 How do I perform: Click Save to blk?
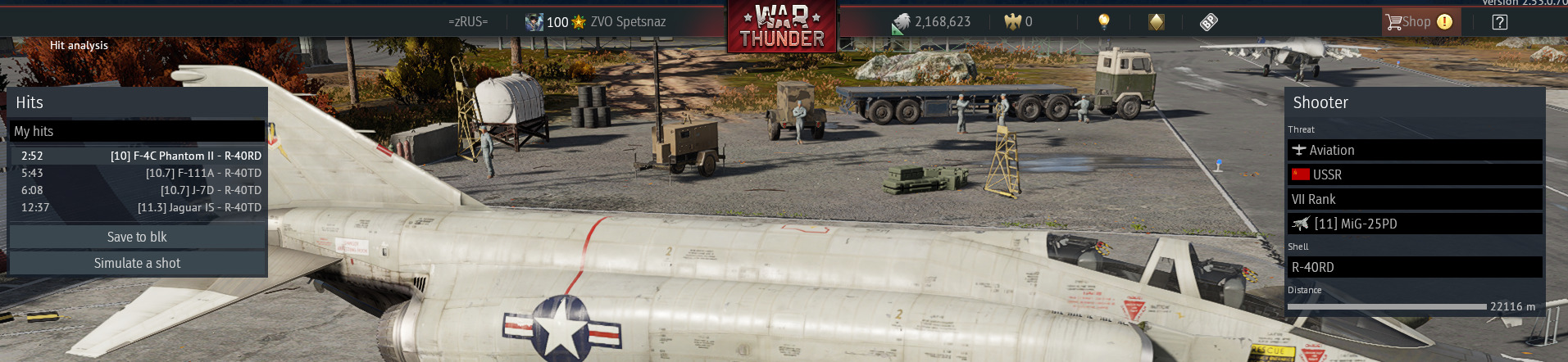137,237
